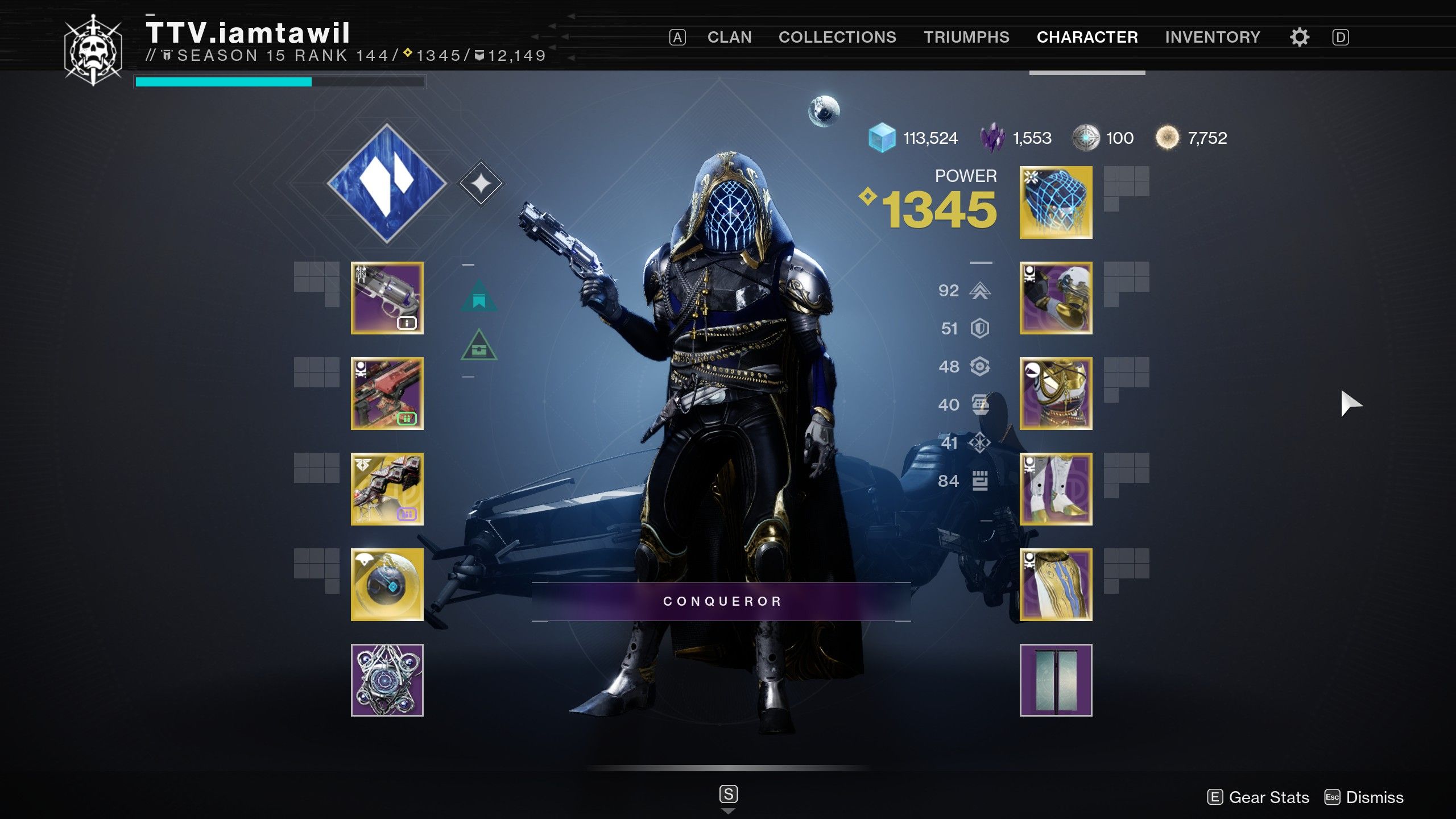Image resolution: width=1456 pixels, height=819 pixels.
Task: Select the equipped leg armor
Action: point(1055,490)
